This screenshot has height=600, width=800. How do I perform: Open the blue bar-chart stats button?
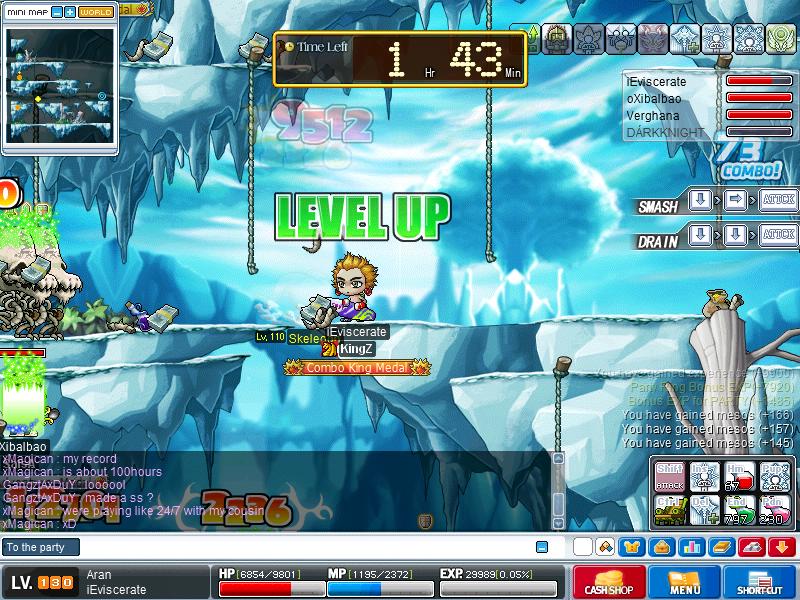[x=691, y=547]
